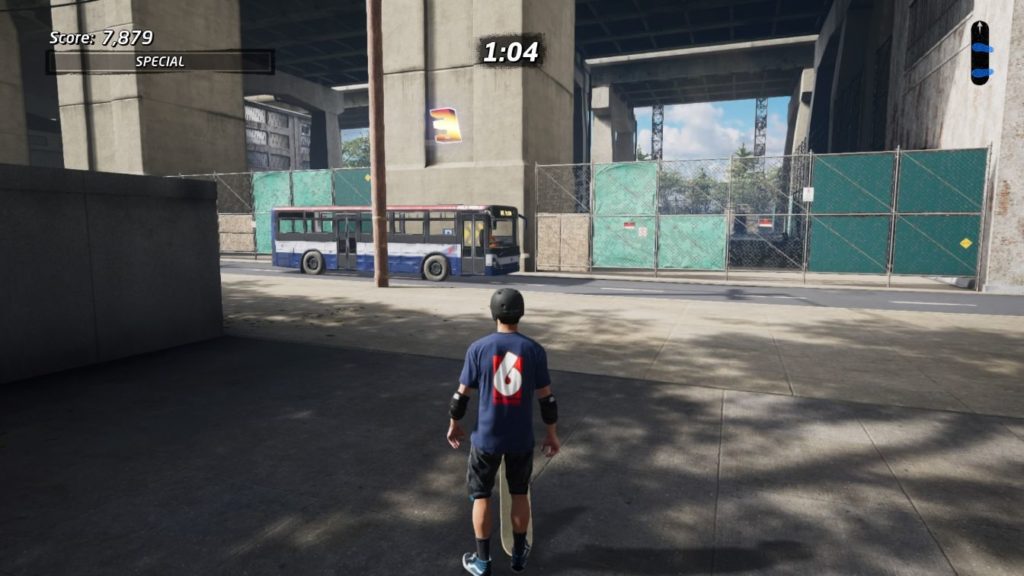Viewport: 1024px width, 576px height.
Task: Click the skateboard icon in the HUD
Action: click(x=980, y=52)
